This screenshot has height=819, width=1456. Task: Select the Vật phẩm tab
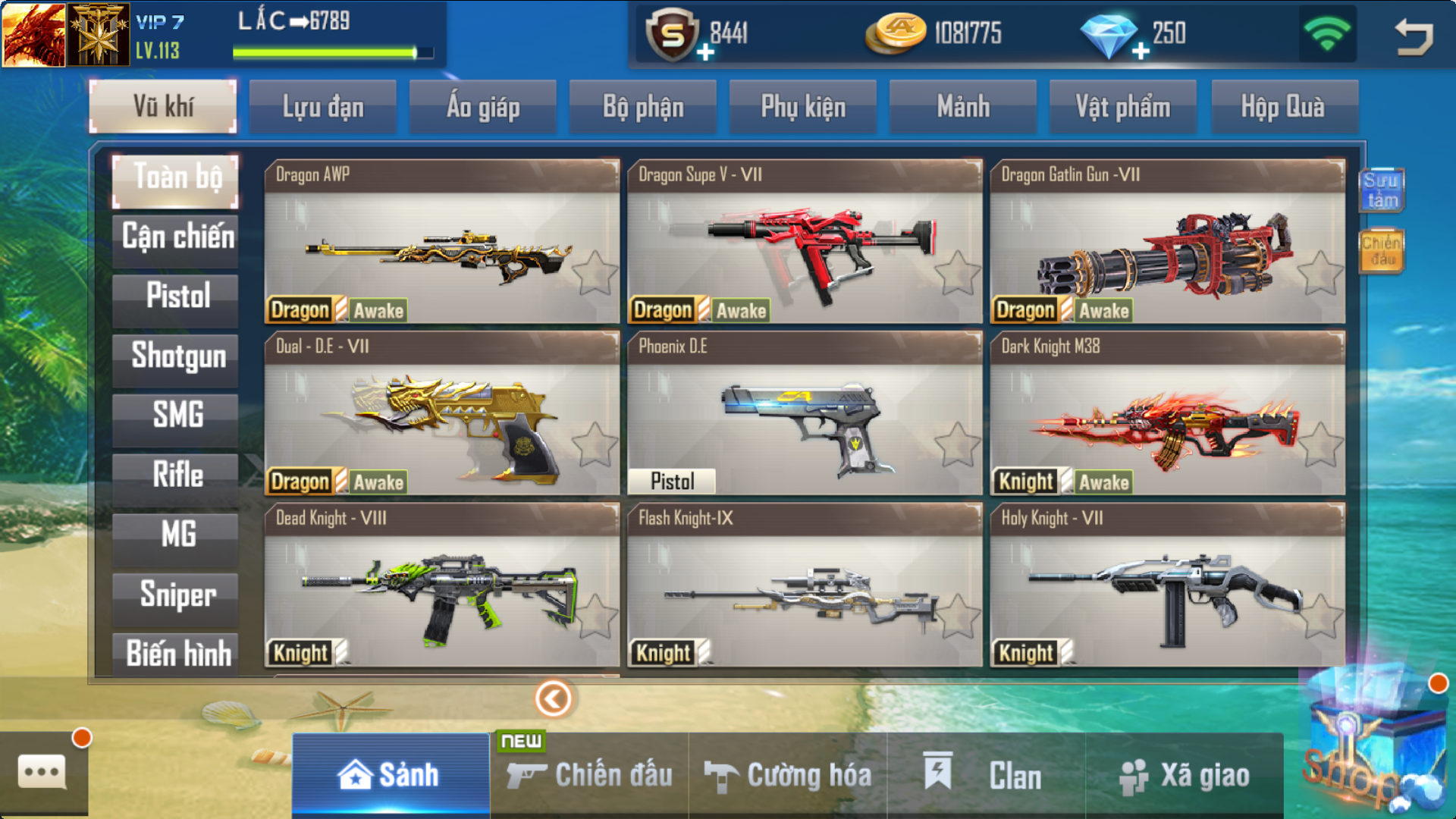pos(1122,107)
